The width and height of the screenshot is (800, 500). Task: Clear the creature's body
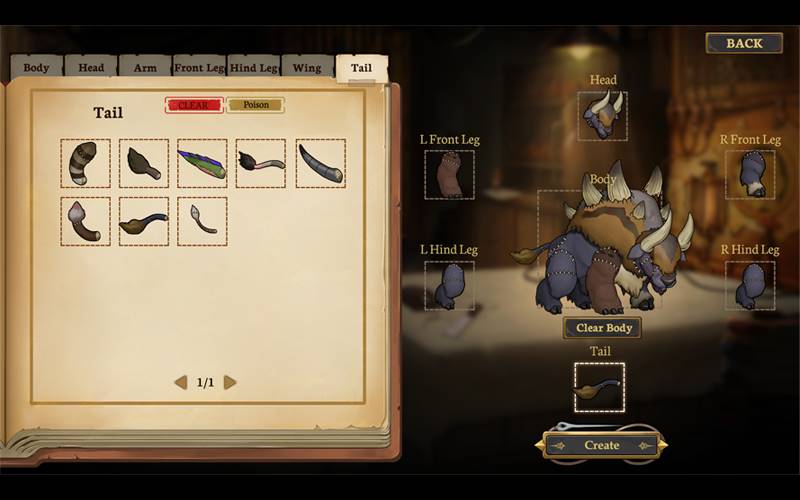click(602, 328)
